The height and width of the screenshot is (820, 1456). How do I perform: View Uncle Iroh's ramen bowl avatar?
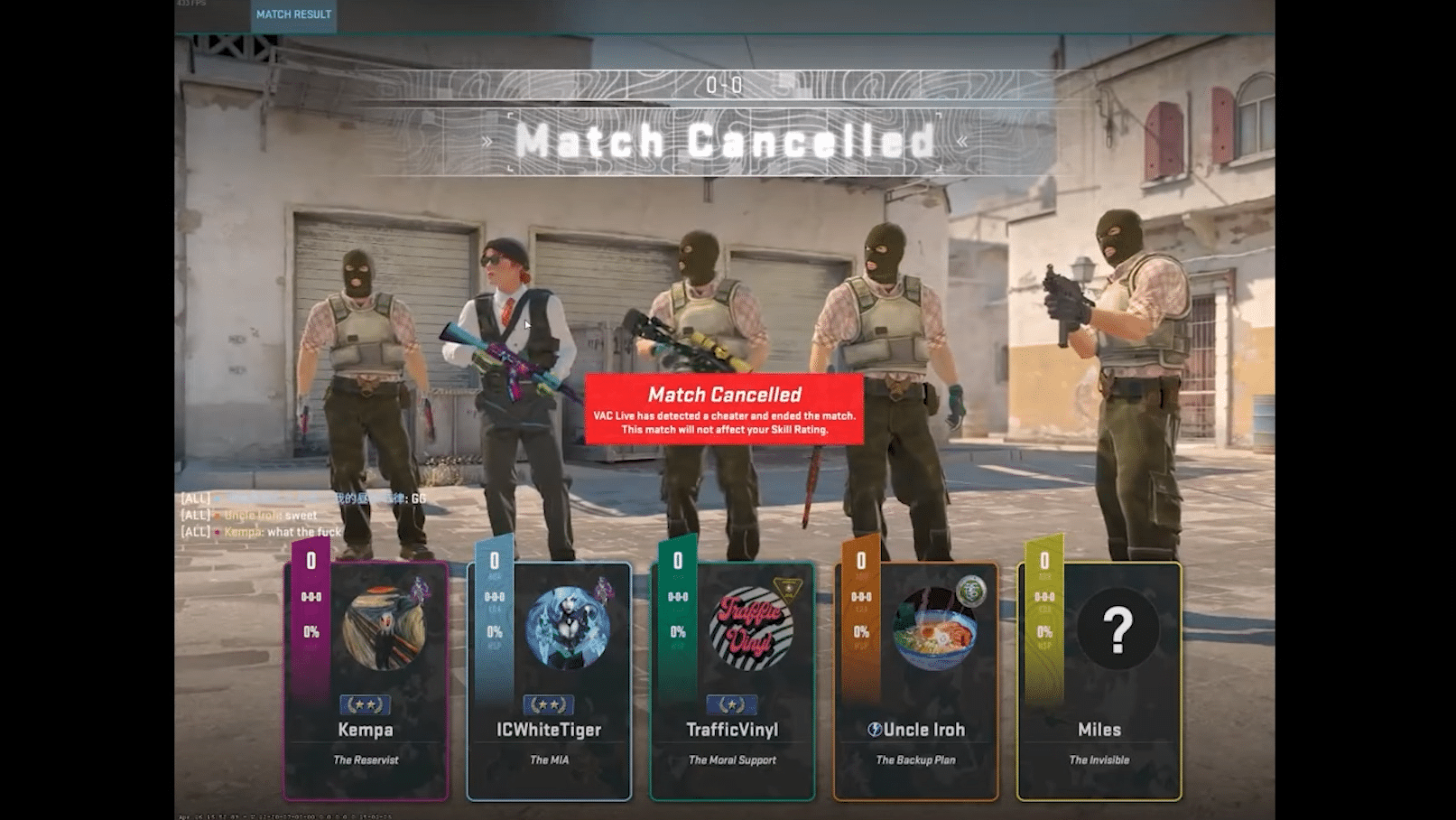click(934, 629)
